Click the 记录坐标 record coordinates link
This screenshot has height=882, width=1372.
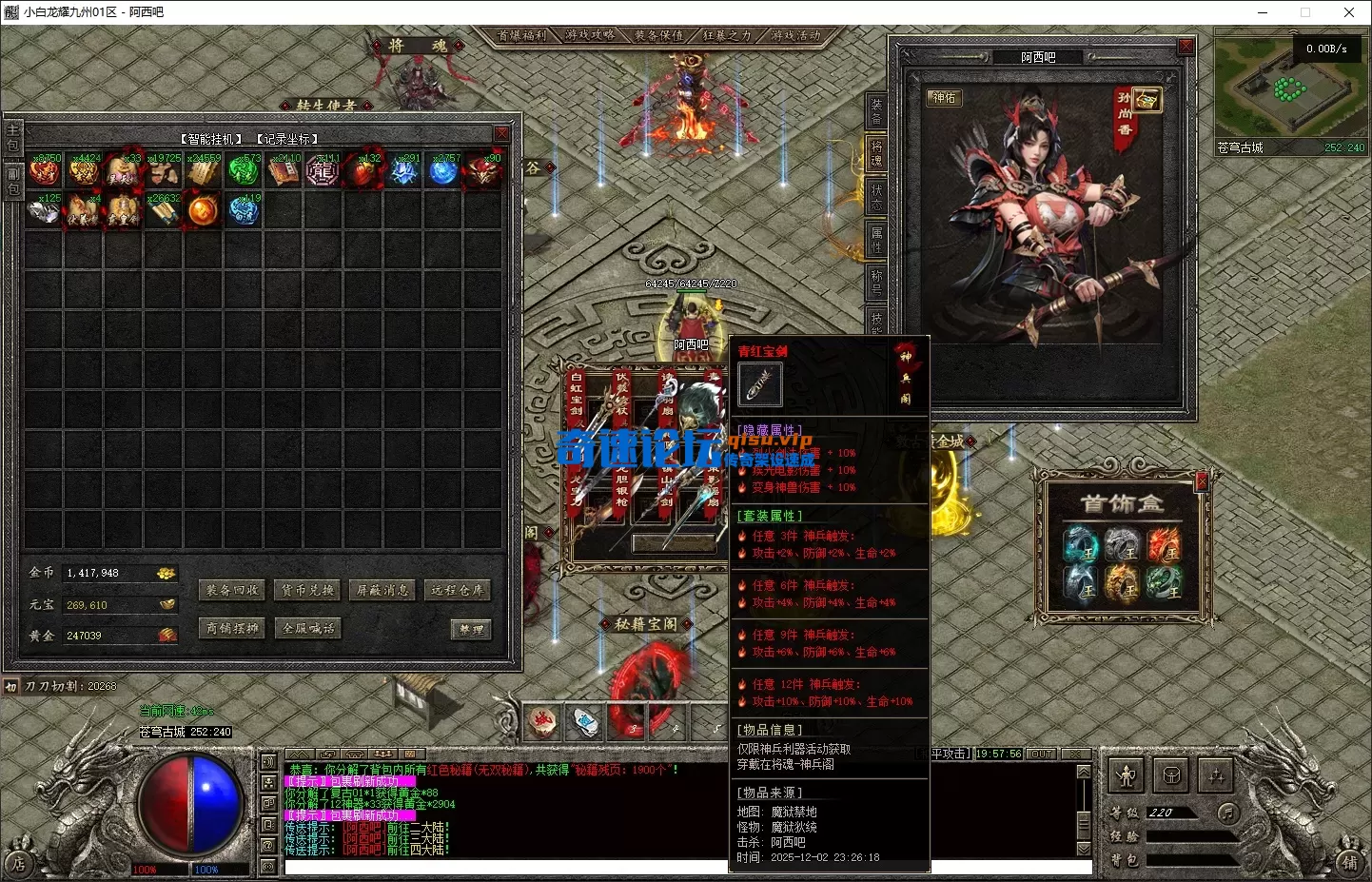click(287, 139)
